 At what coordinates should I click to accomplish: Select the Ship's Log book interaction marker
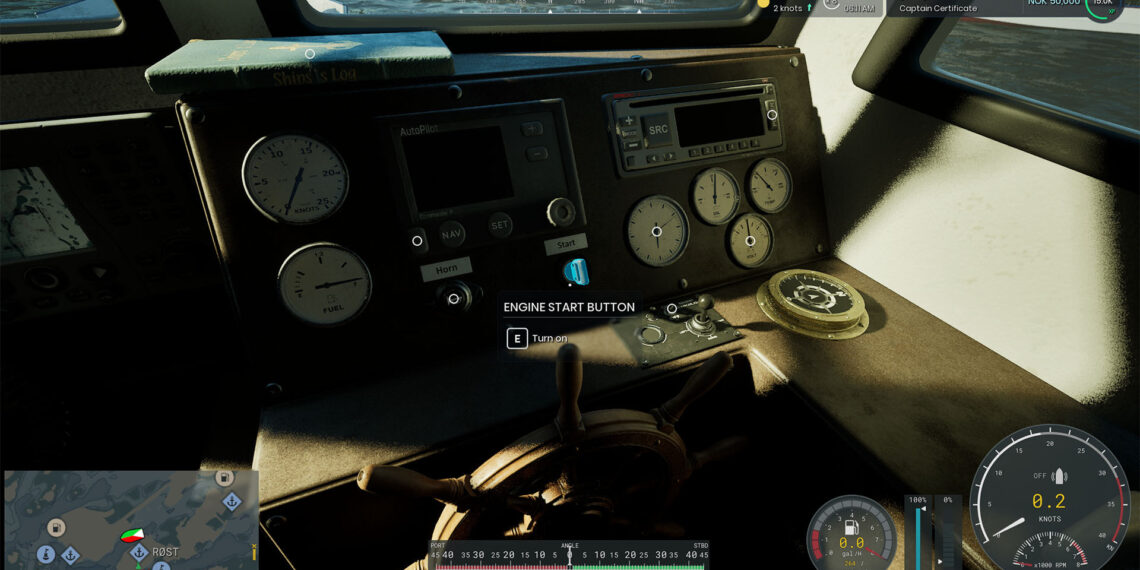pos(310,54)
